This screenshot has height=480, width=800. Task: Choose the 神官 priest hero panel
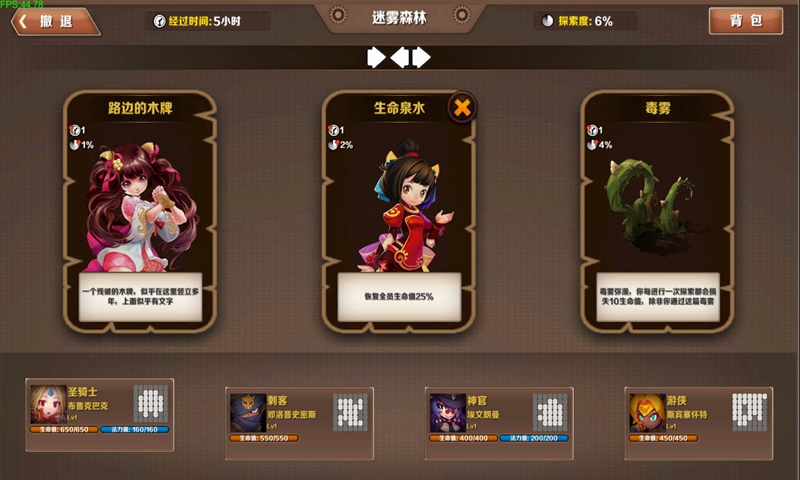coord(499,415)
